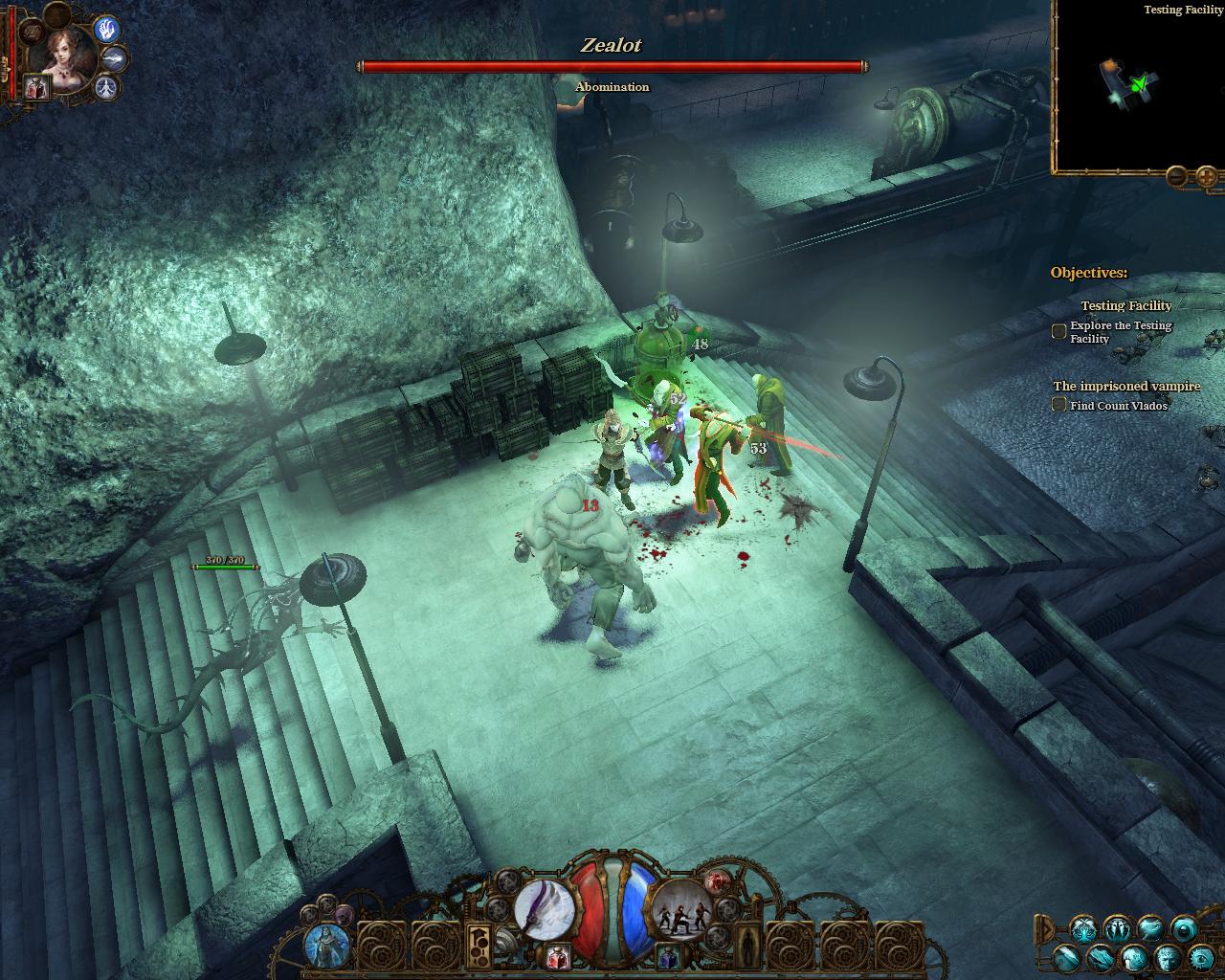Activate the white human figure companion icon
The width and height of the screenshot is (1225, 980).
106,87
